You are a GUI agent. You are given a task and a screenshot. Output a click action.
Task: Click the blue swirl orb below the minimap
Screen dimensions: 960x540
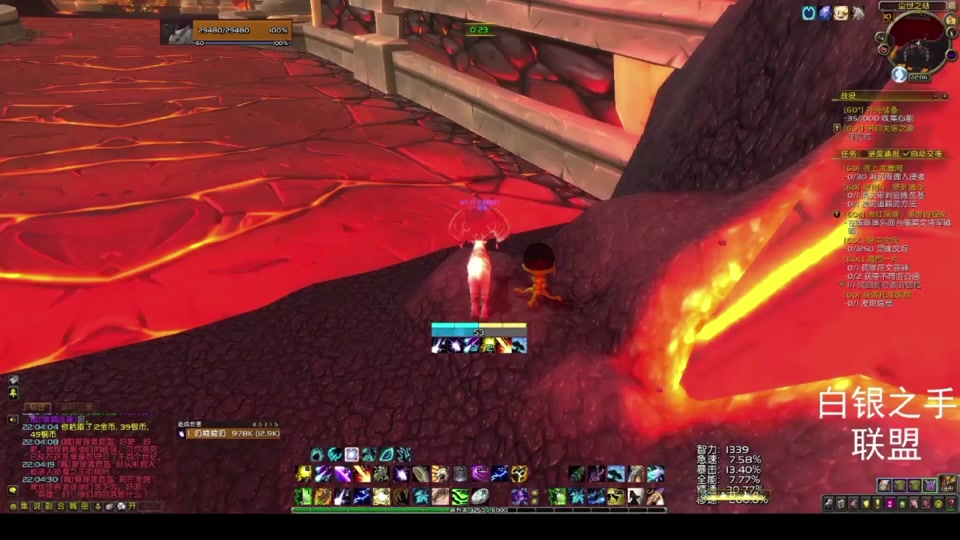[x=899, y=74]
